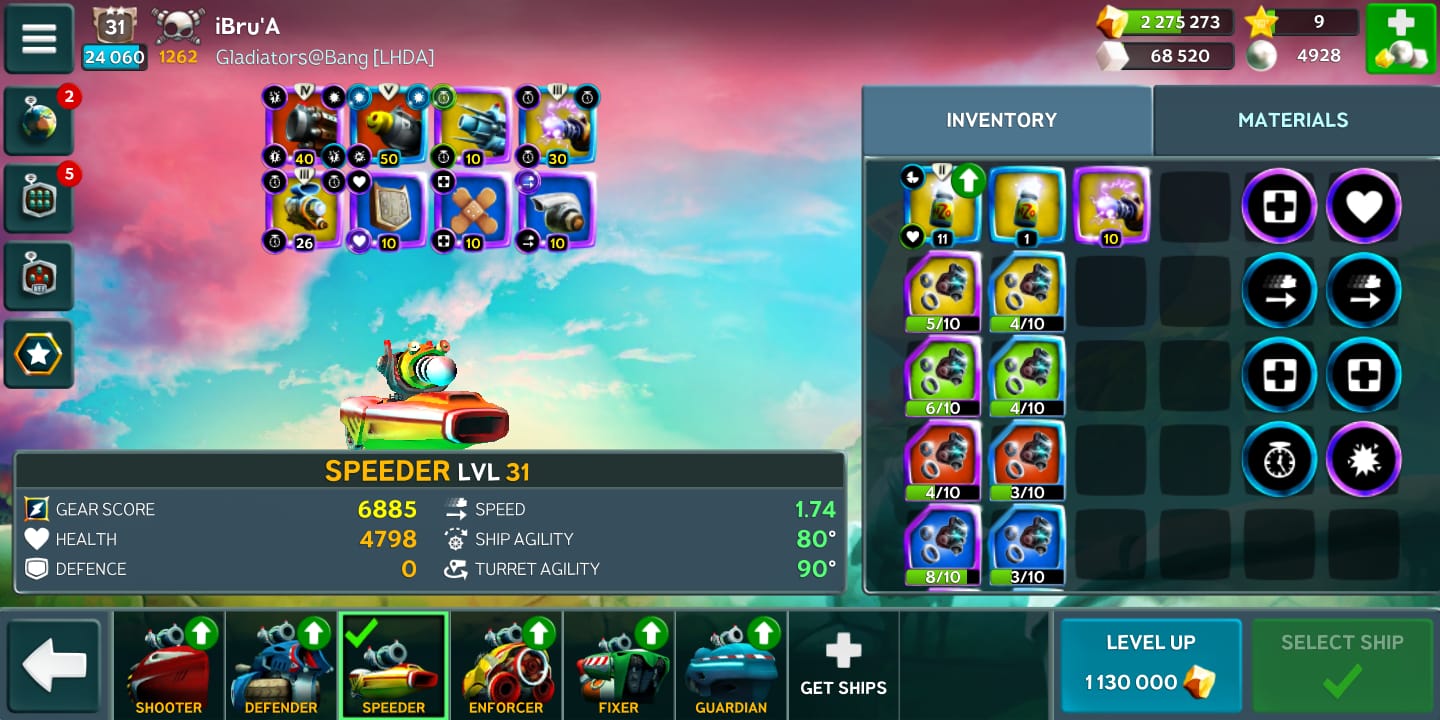Choose the Shooter ship
Image resolution: width=1440 pixels, height=720 pixels.
[168, 667]
